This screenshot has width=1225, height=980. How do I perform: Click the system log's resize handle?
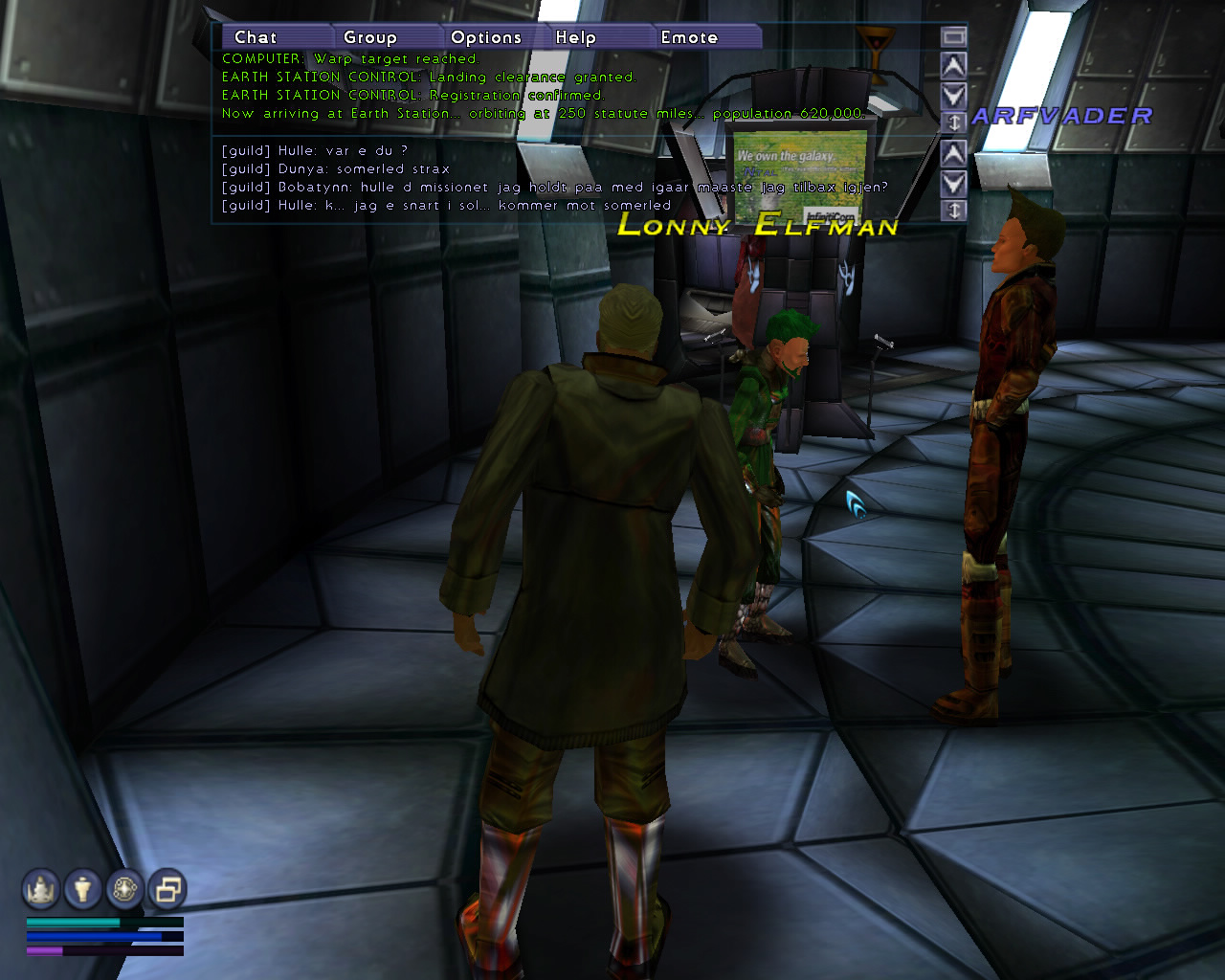tap(953, 122)
